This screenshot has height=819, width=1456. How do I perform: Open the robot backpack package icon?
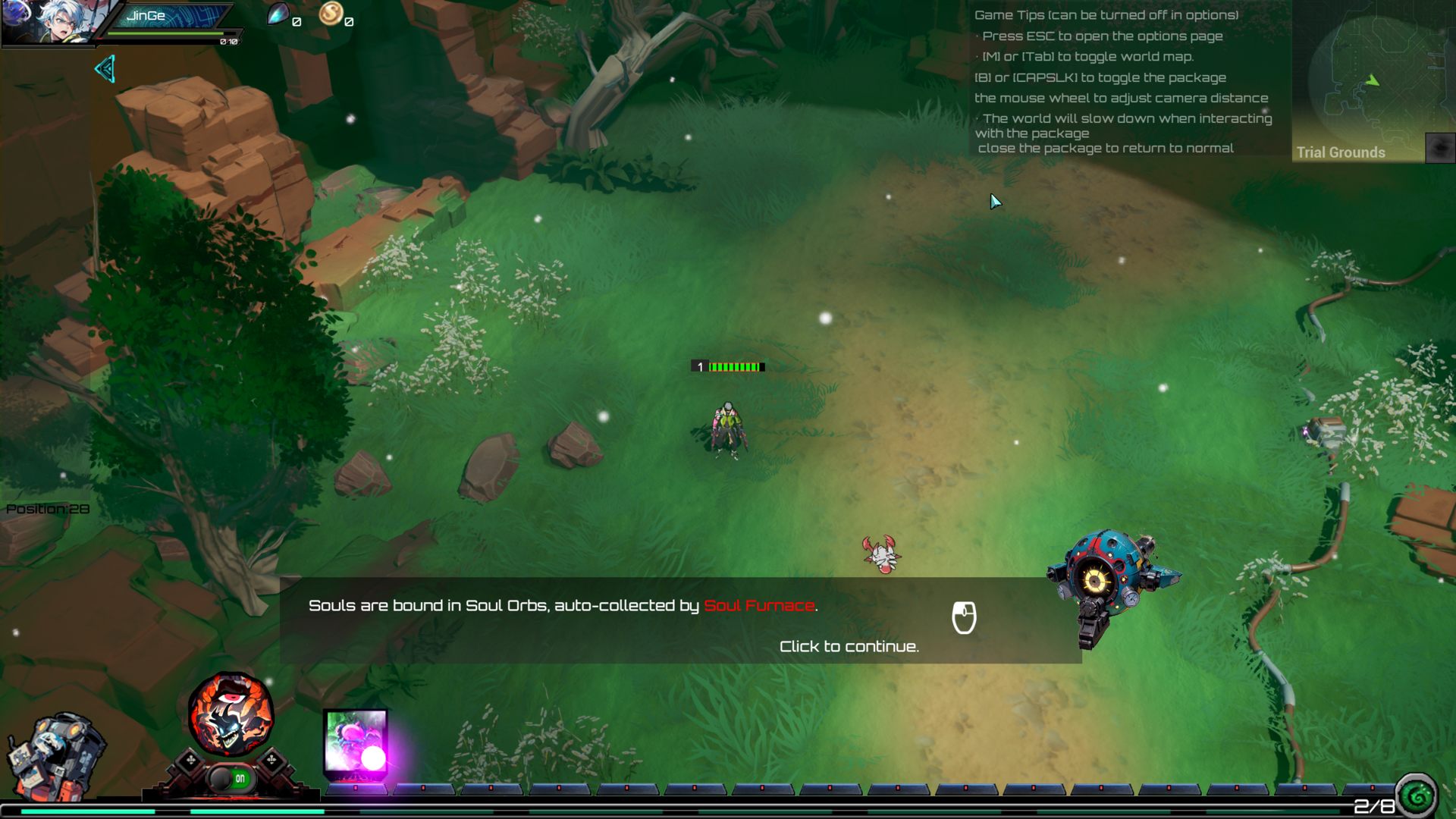click(x=55, y=756)
